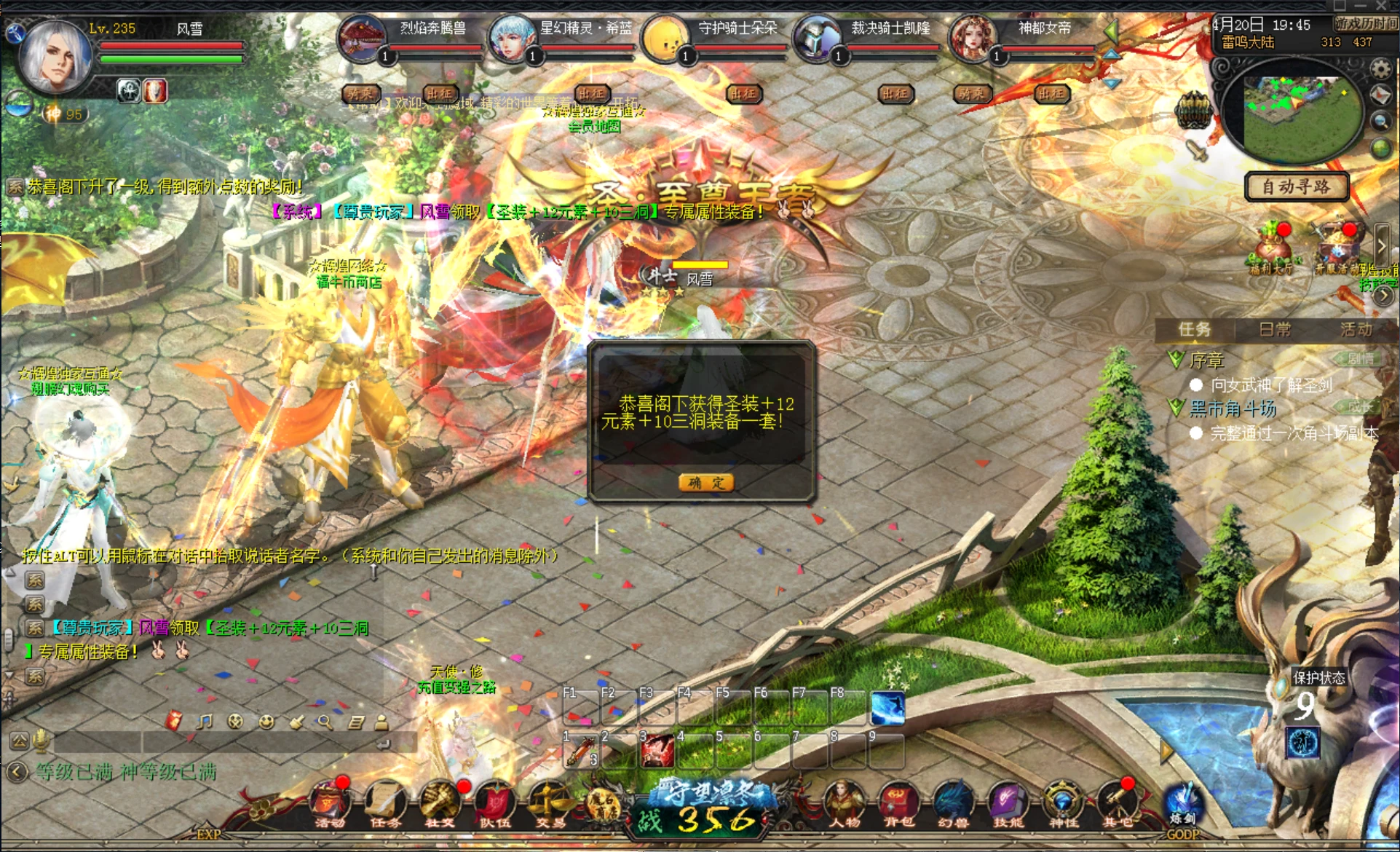Switch to the 日常 daily tab

1275,330
